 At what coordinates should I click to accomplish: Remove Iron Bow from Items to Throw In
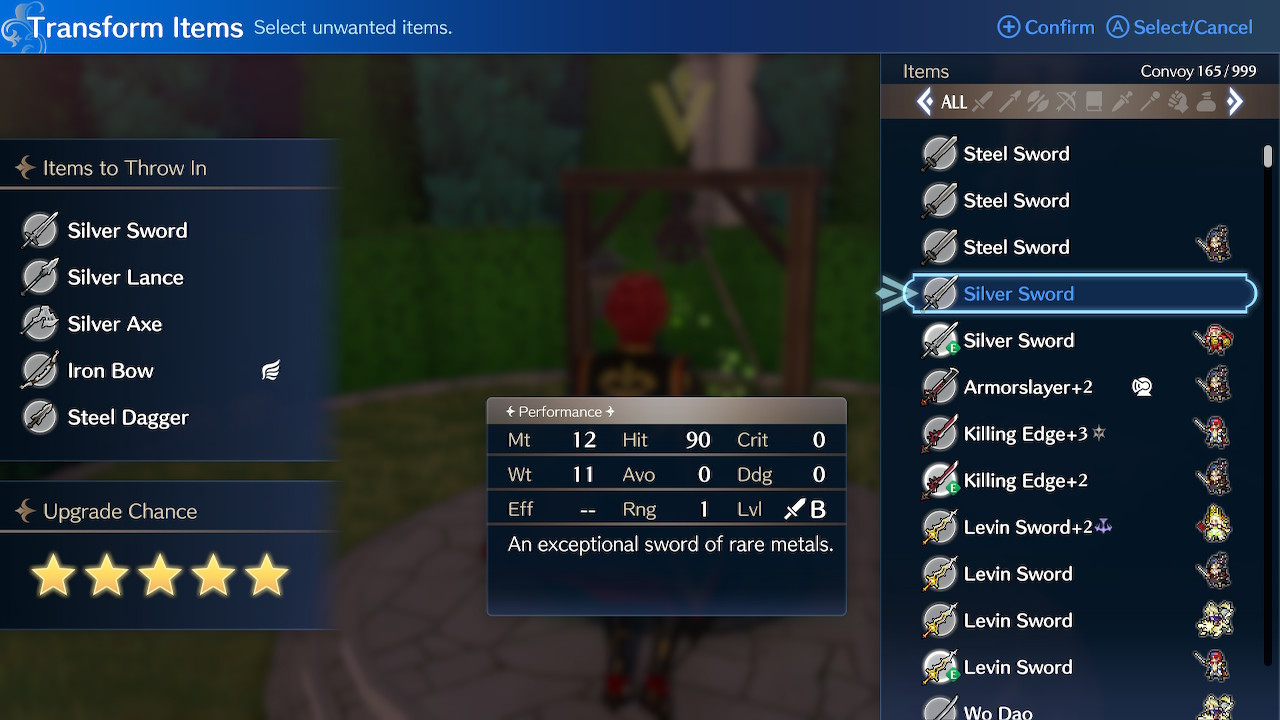110,370
